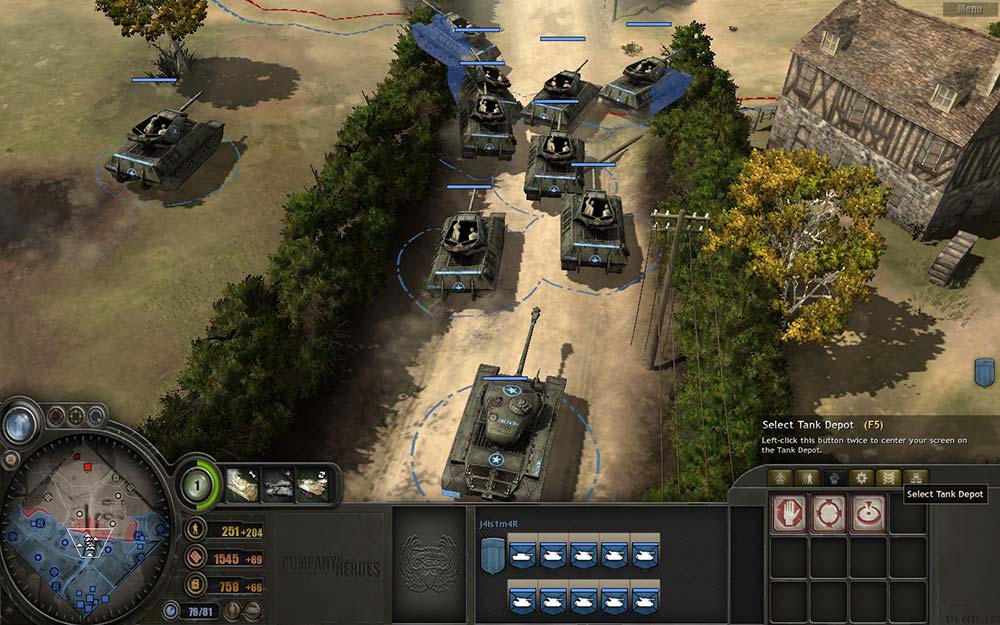Choose the red crosshair attack-move command
Image resolution: width=1000 pixels, height=625 pixels.
[826, 513]
